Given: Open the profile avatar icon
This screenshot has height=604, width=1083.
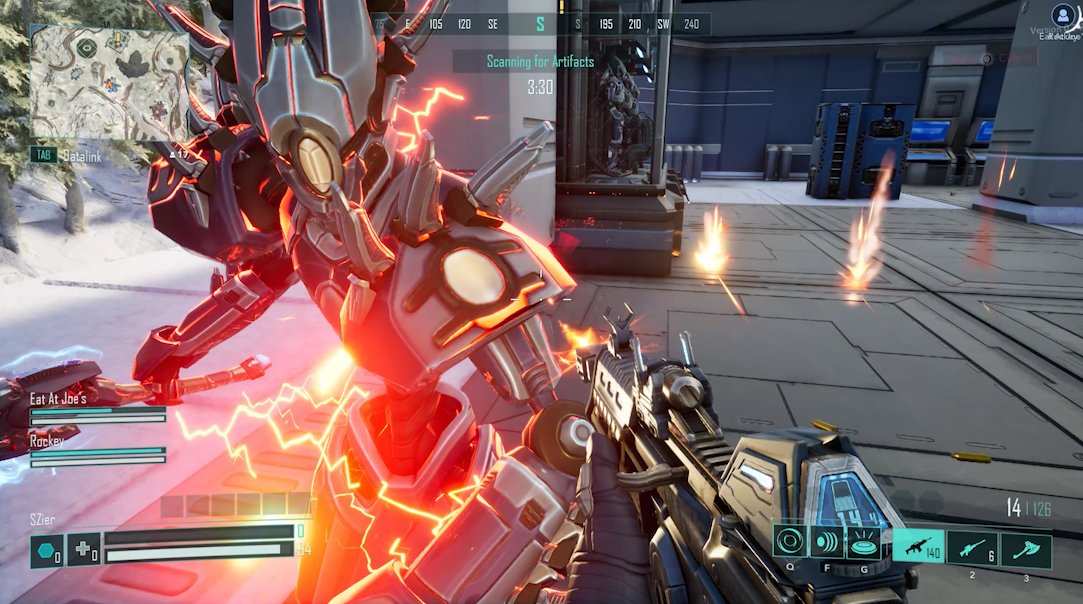Looking at the screenshot, I should (x=1060, y=15).
